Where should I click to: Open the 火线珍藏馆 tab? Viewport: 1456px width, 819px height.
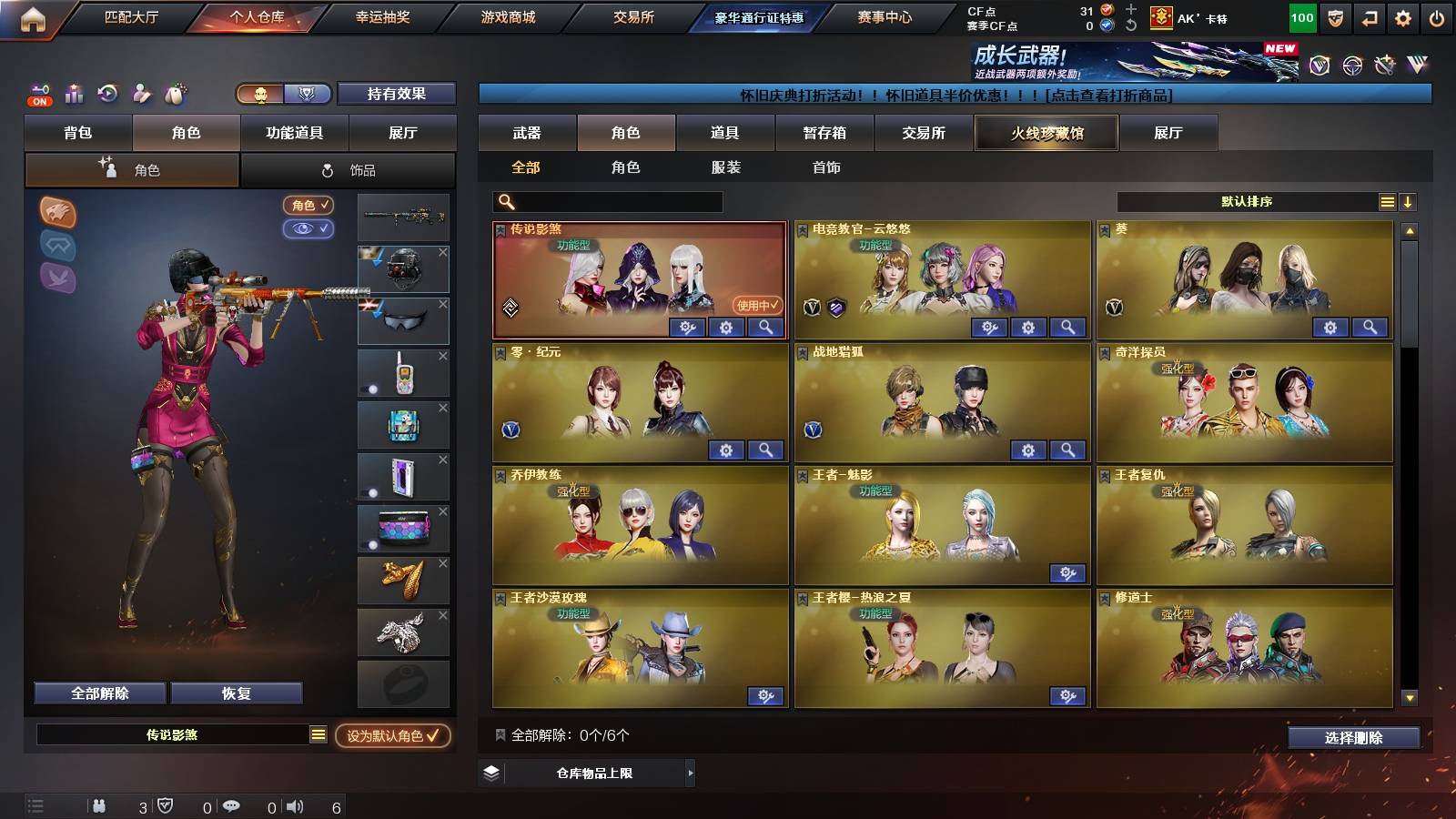[1046, 133]
